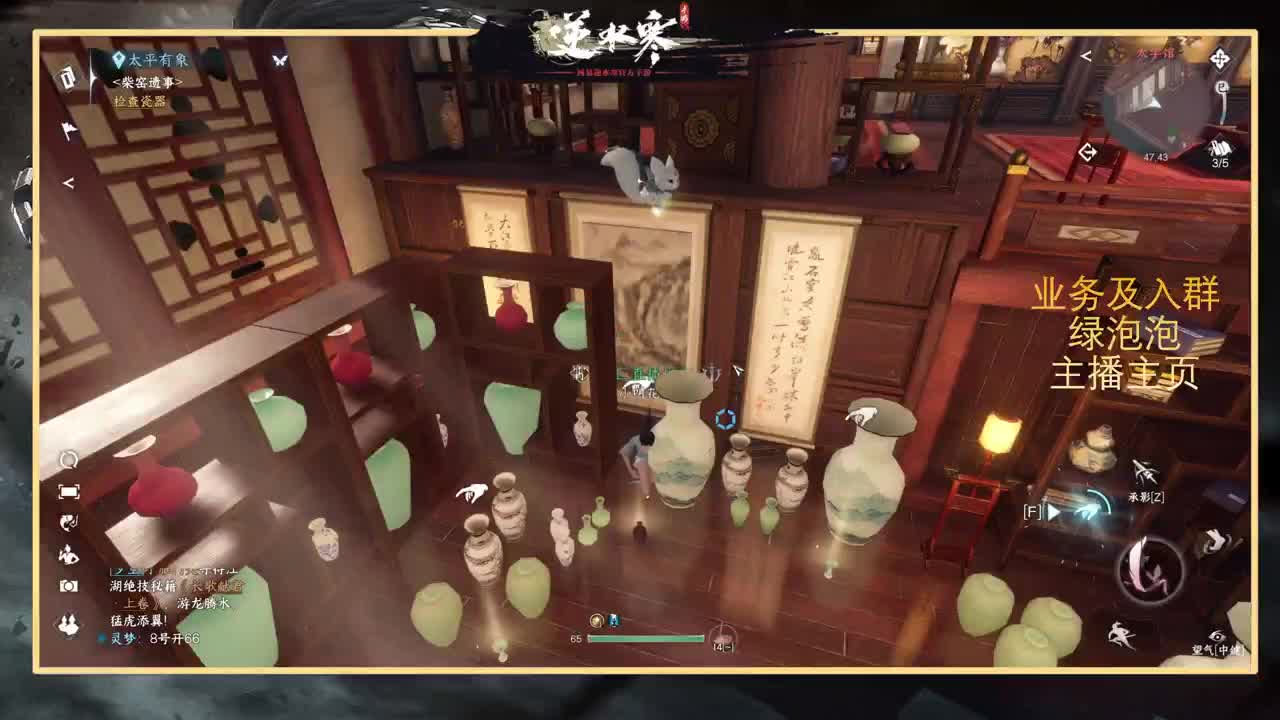The image size is (1280, 720).
Task: Click the four-direction navigation icon above the minimap
Action: 1219,59
